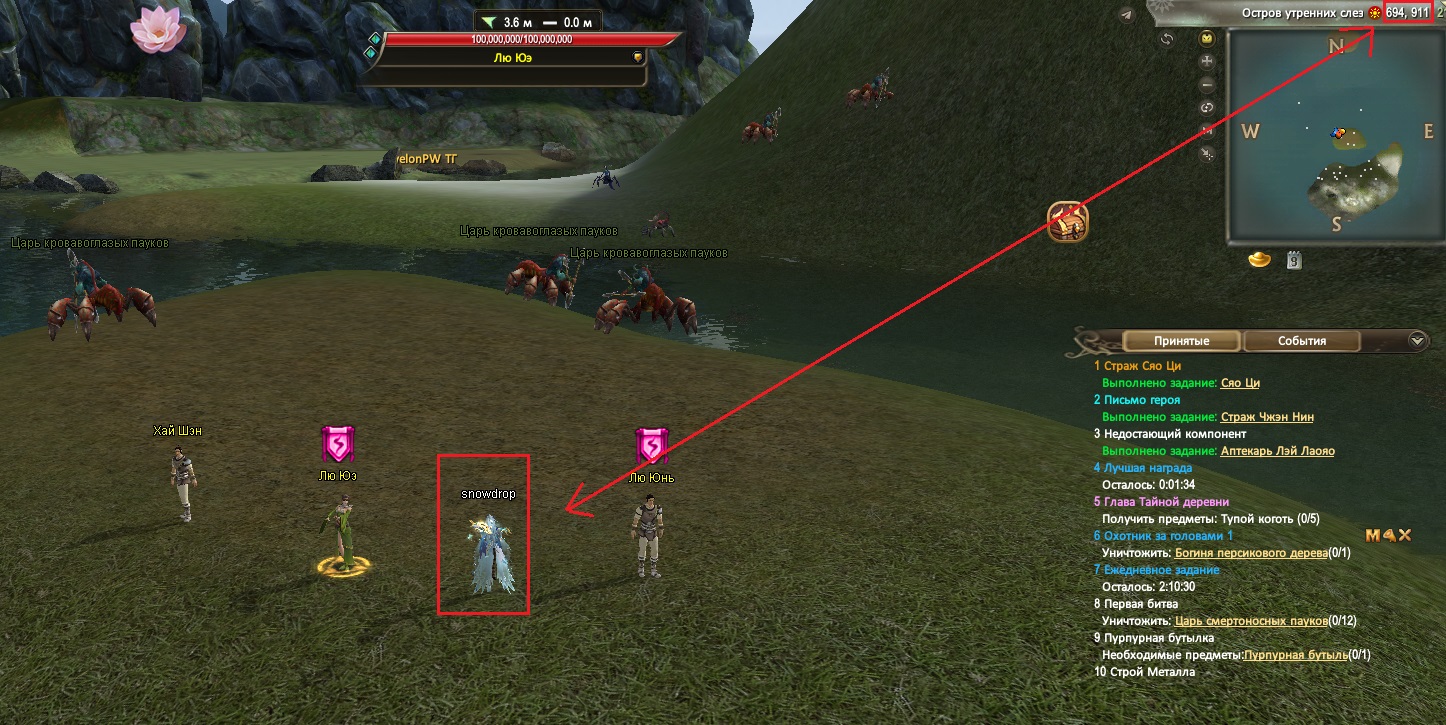The width and height of the screenshot is (1446, 725).
Task: Open the treasure chest reward icon
Action: pos(1067,222)
